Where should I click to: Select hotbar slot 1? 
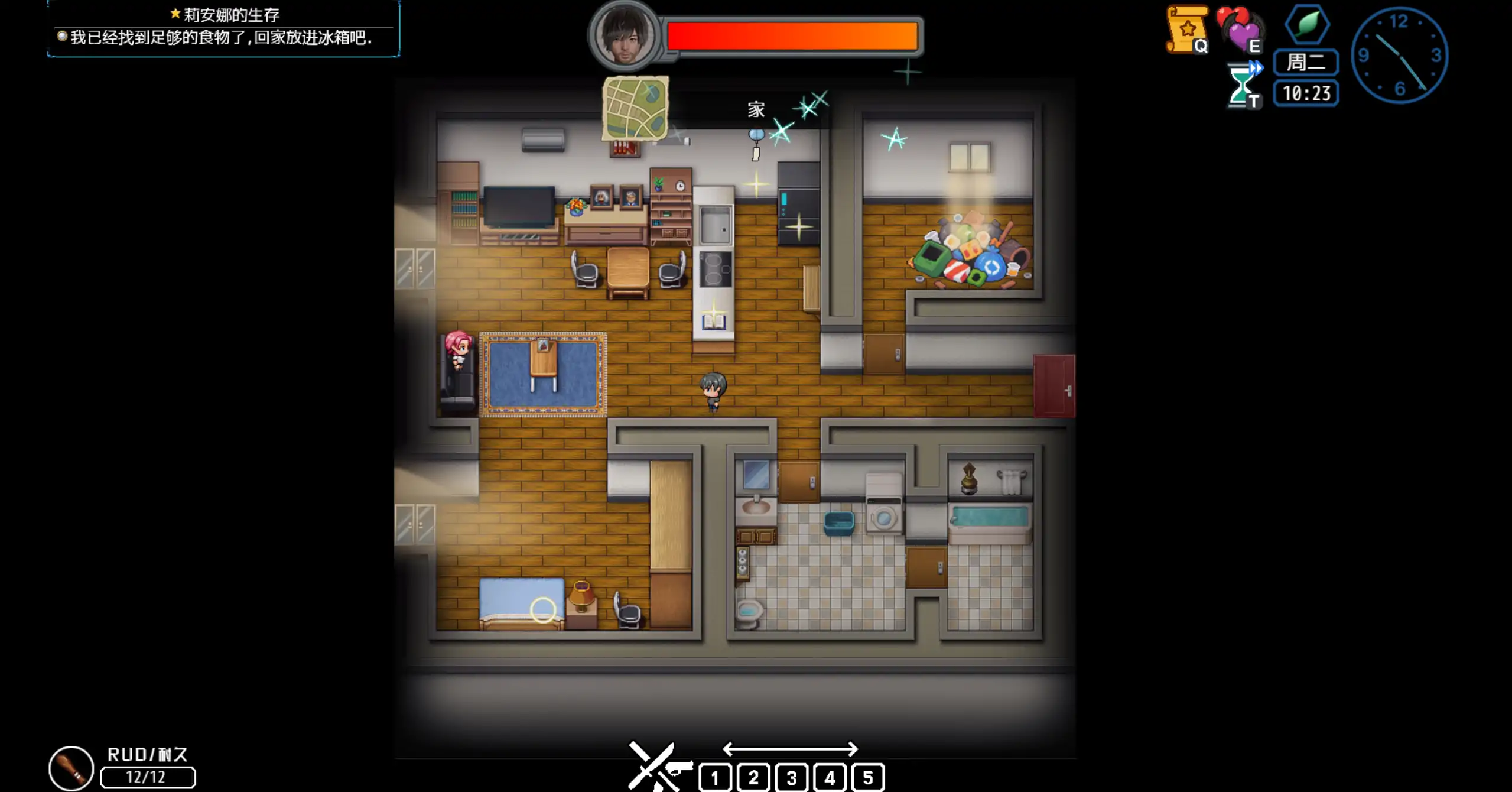tap(717, 777)
